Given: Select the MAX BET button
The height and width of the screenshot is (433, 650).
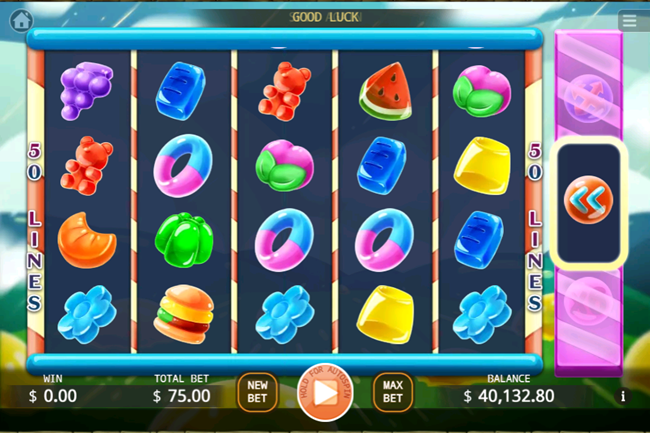Looking at the screenshot, I should (393, 392).
